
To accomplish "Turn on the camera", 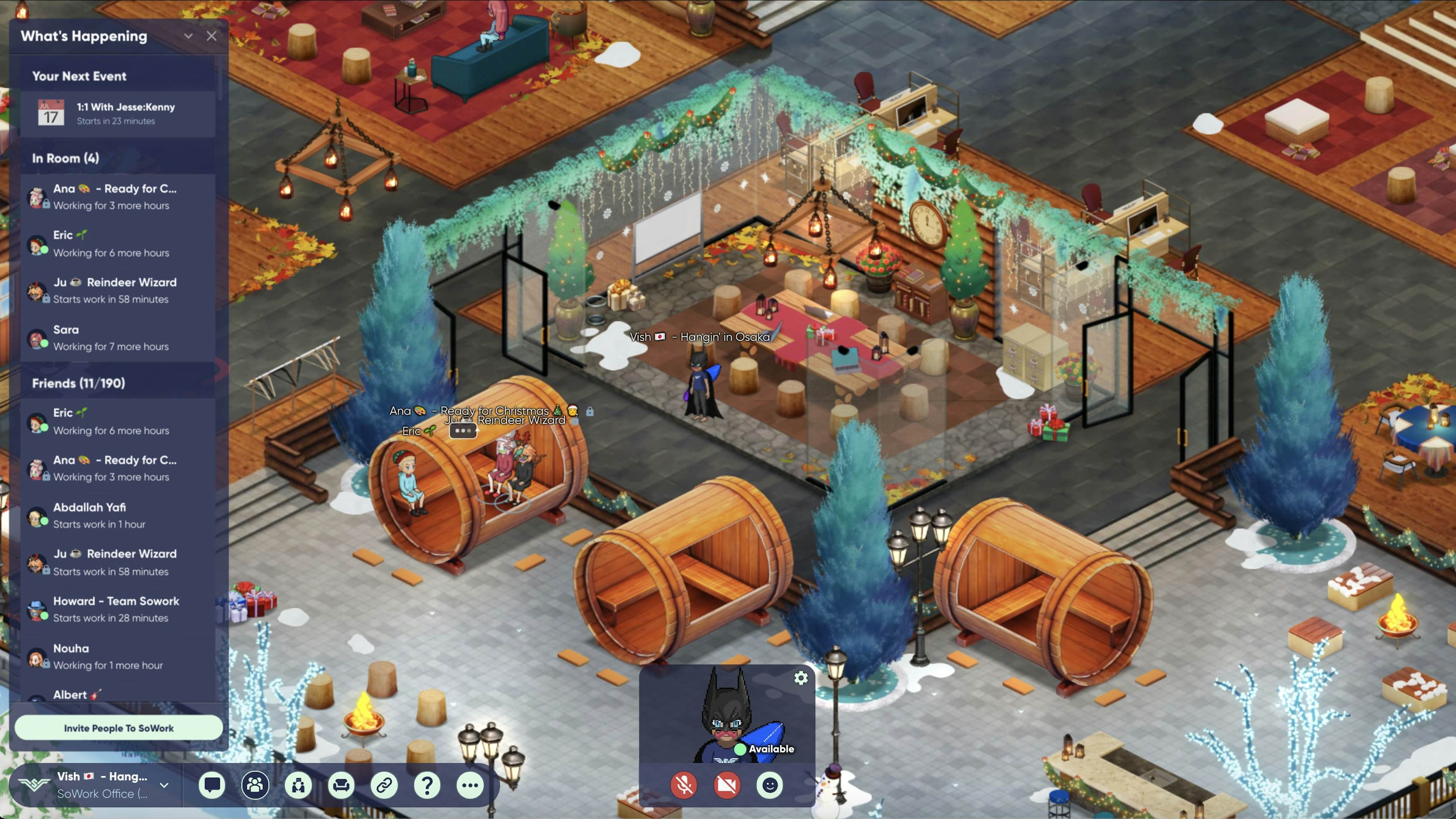I will click(727, 785).
